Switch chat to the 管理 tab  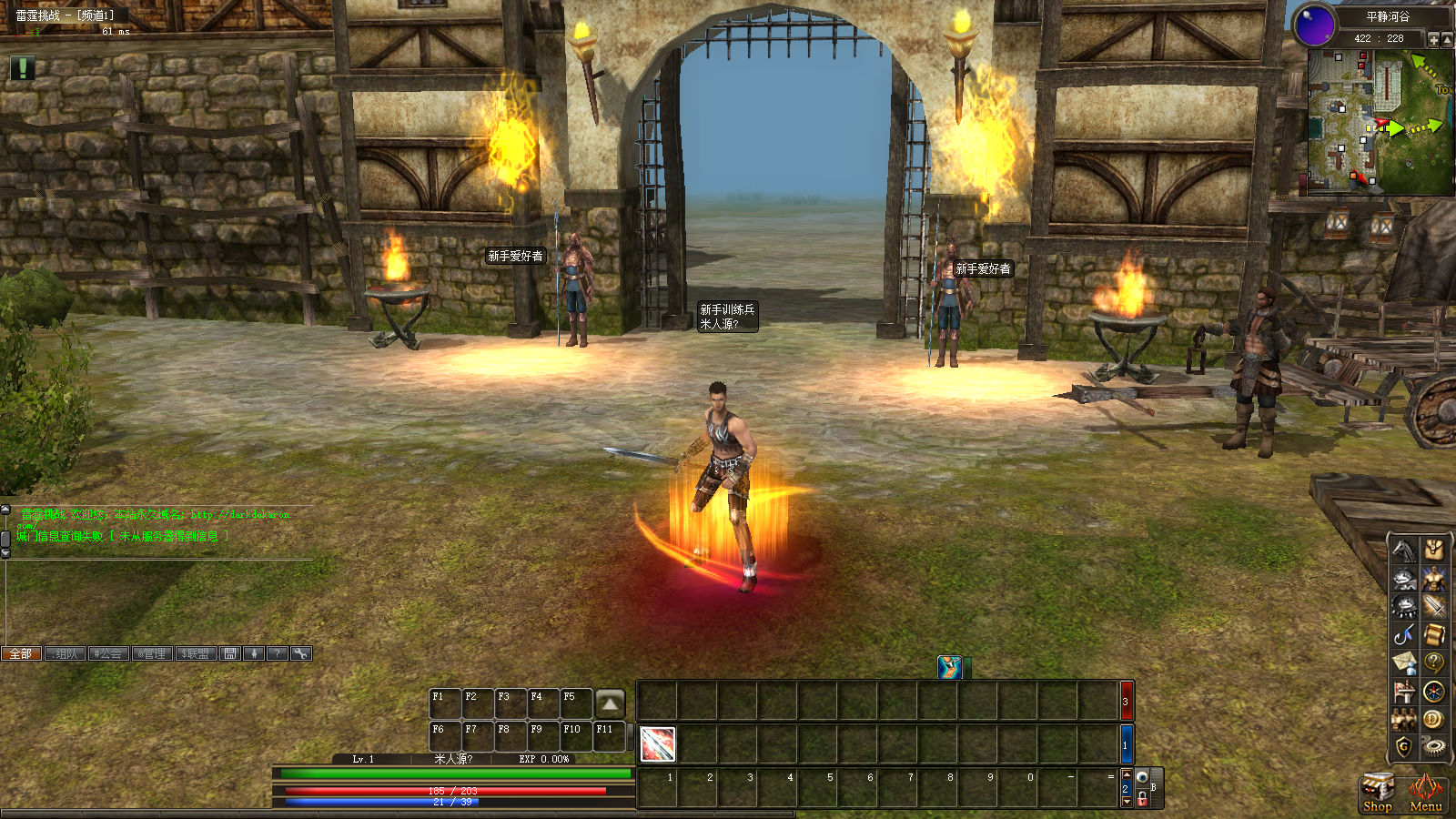pyautogui.click(x=152, y=653)
